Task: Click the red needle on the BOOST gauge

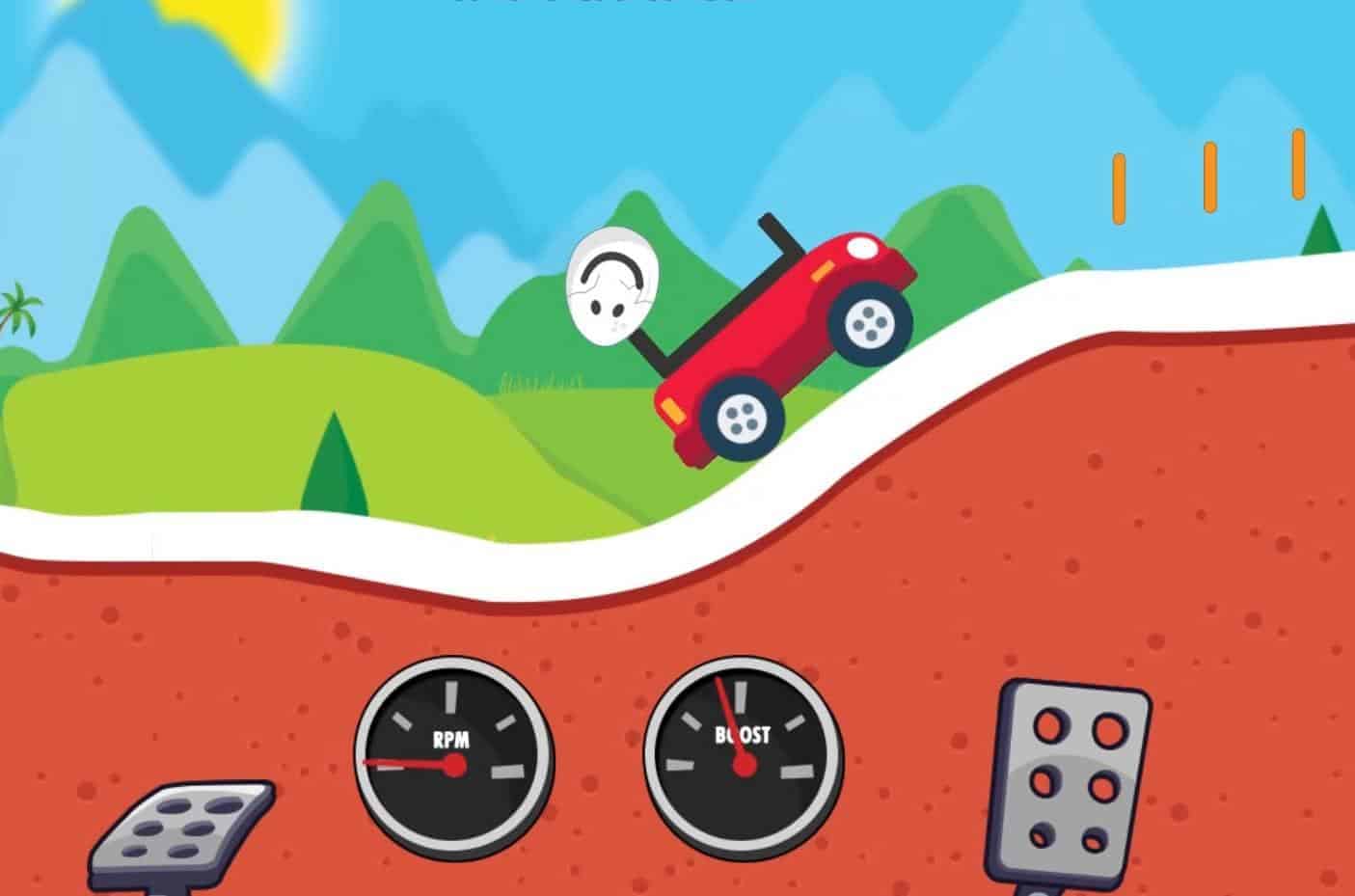Action: 735,728
